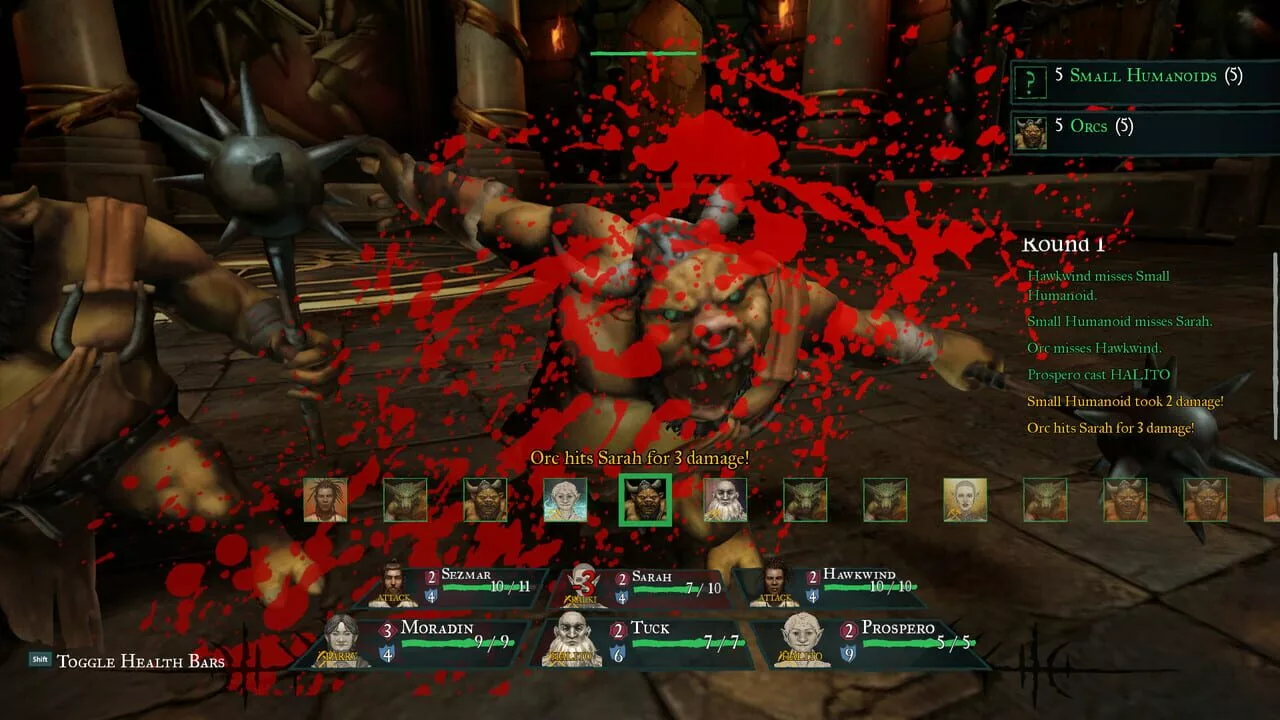Activate Moradin's Parry action icon
This screenshot has height=720, width=1280.
[x=336, y=655]
